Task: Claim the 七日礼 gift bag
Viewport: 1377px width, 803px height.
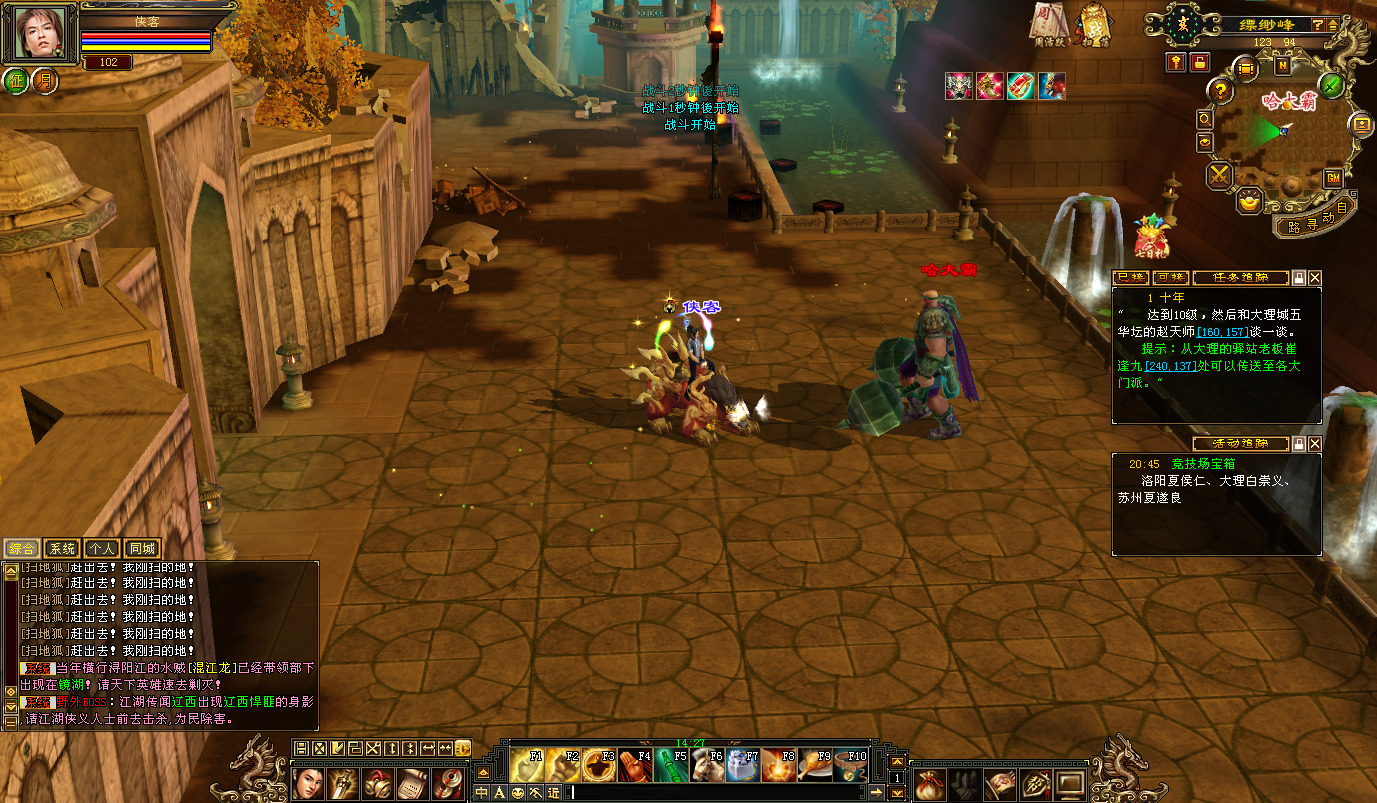Action: click(x=1151, y=238)
